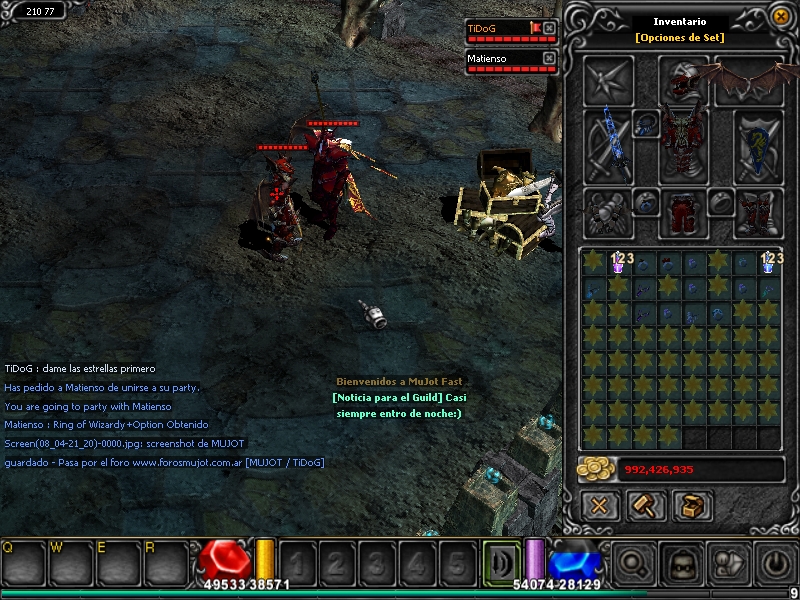Select the equipped gloves slot
Image resolution: width=800 pixels, height=600 pixels.
(607, 212)
